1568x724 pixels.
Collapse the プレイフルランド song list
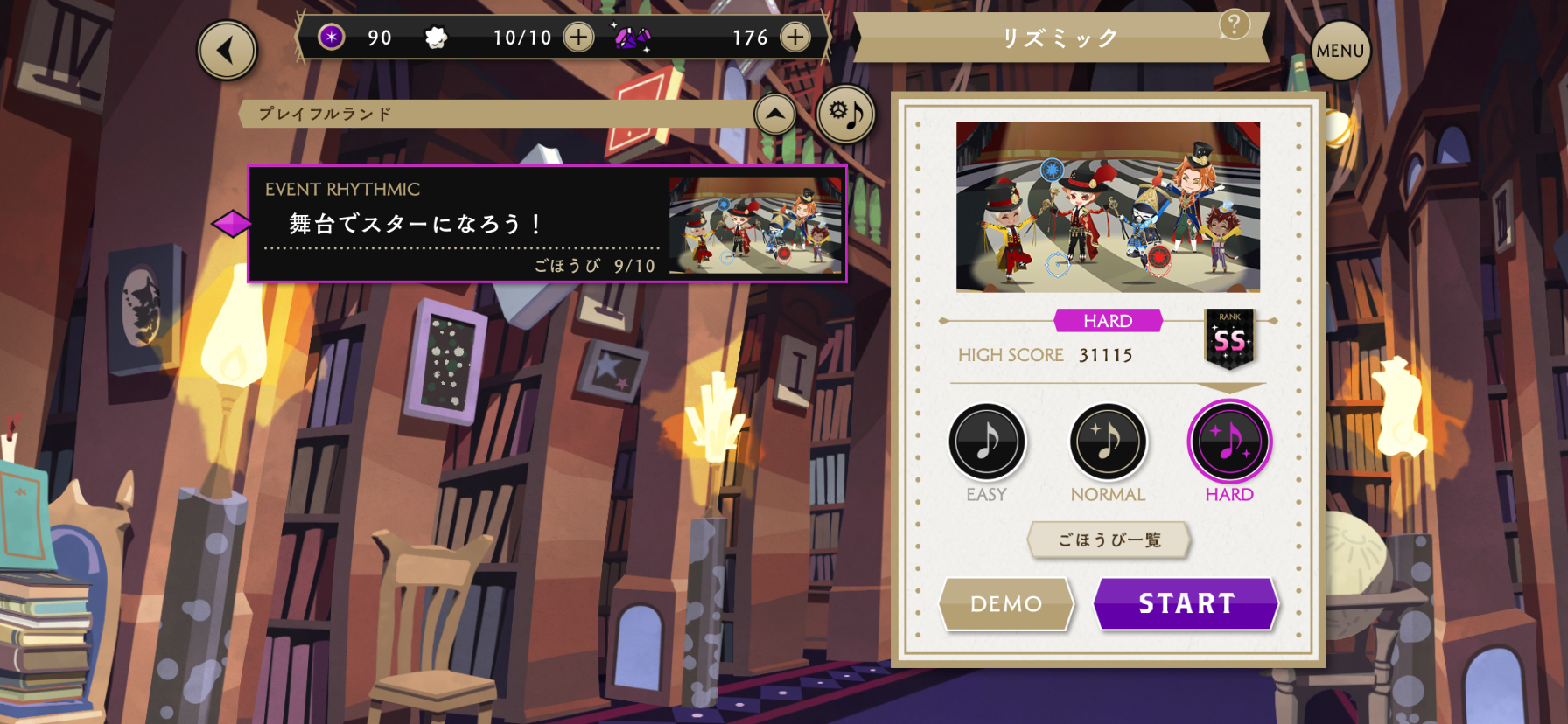tap(775, 114)
